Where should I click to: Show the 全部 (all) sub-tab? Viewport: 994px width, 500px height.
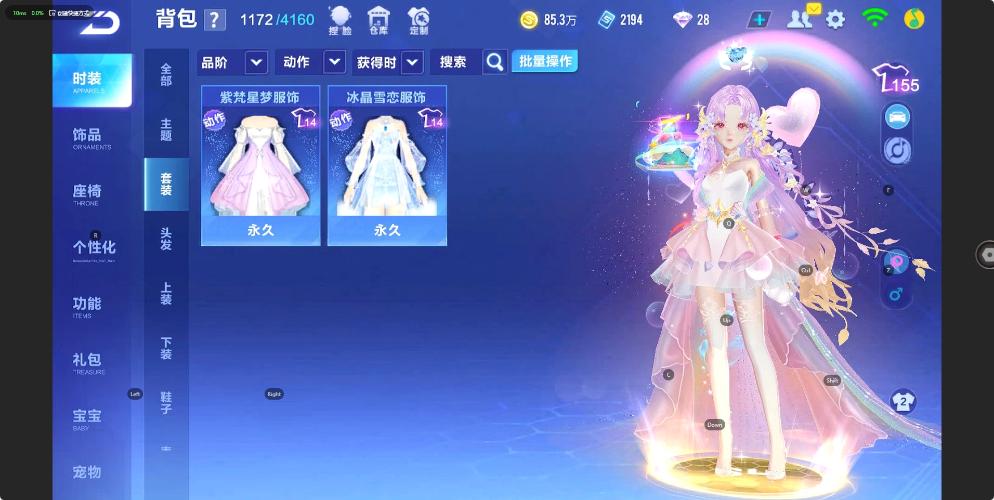[166, 74]
